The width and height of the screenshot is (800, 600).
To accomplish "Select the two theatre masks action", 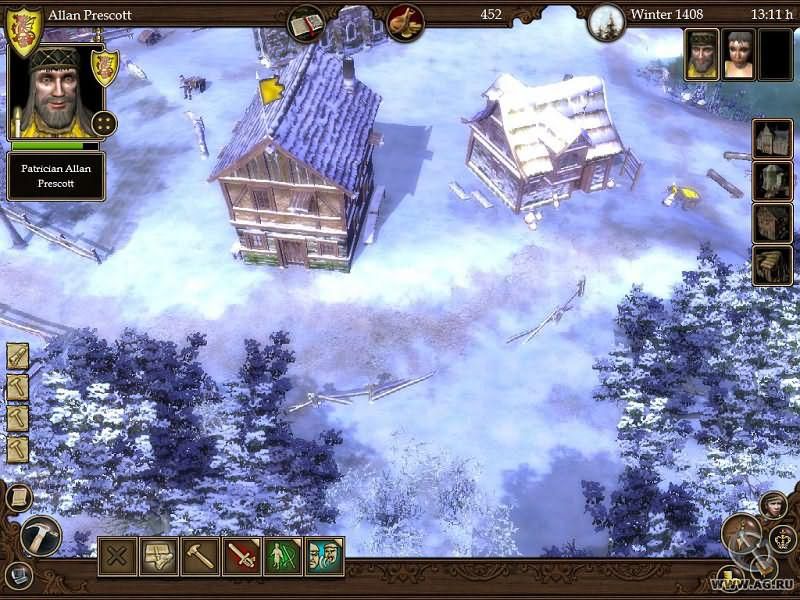I will coord(325,557).
